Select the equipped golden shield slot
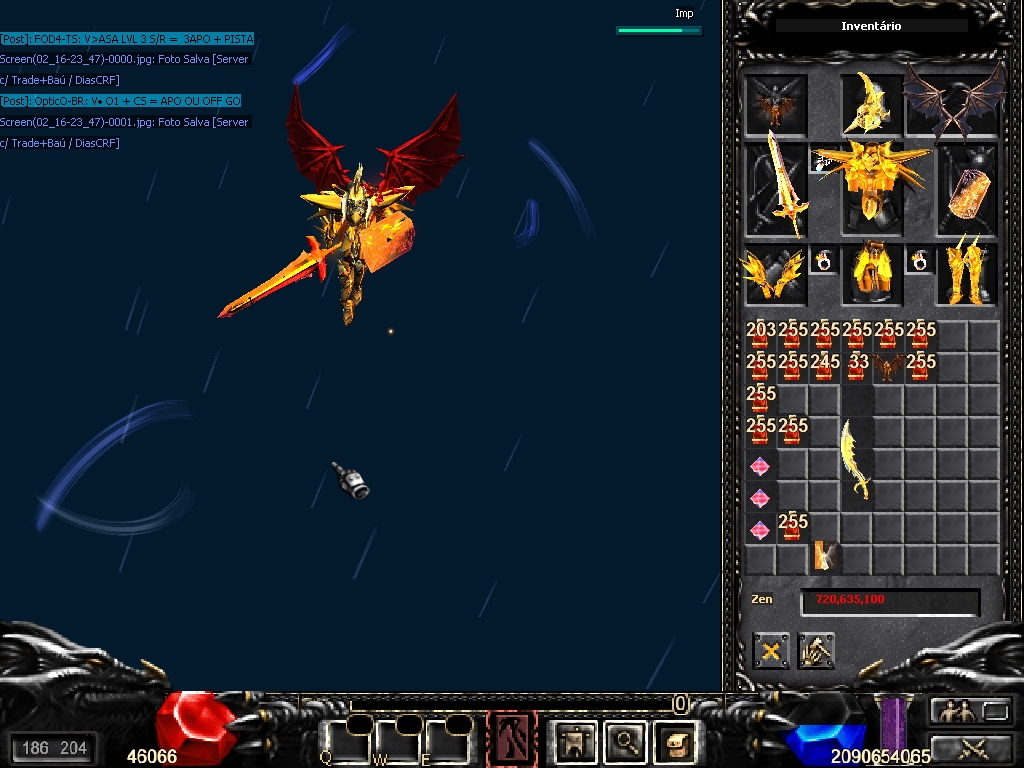 [967, 190]
